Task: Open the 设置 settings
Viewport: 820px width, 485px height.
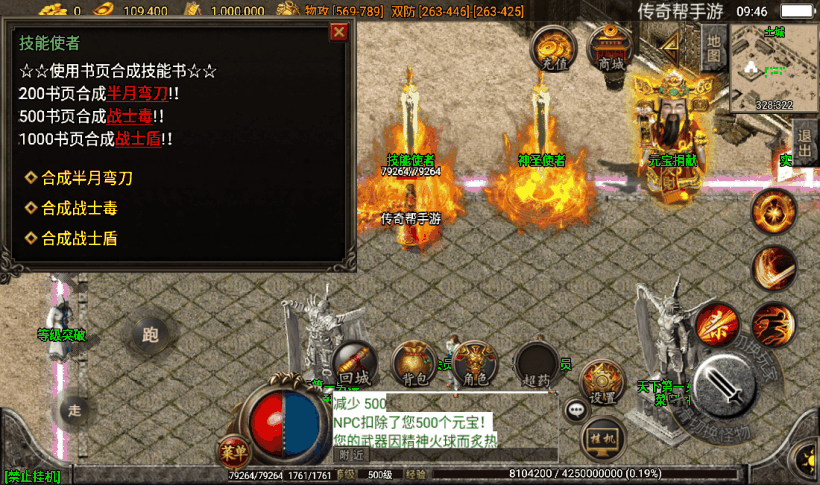Action: (x=602, y=381)
